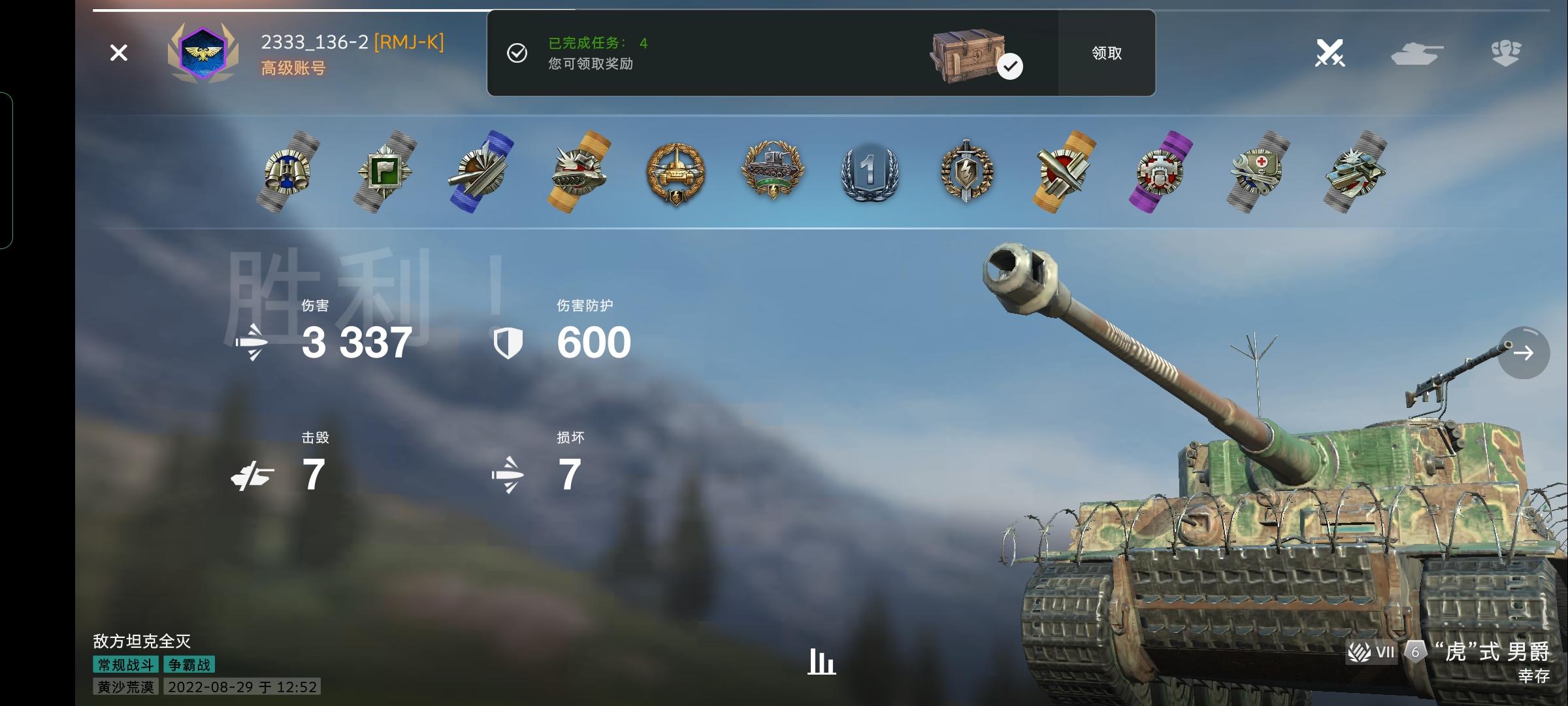Expand next results page with right arrow
Screen dimensions: 1568x706
[1523, 352]
